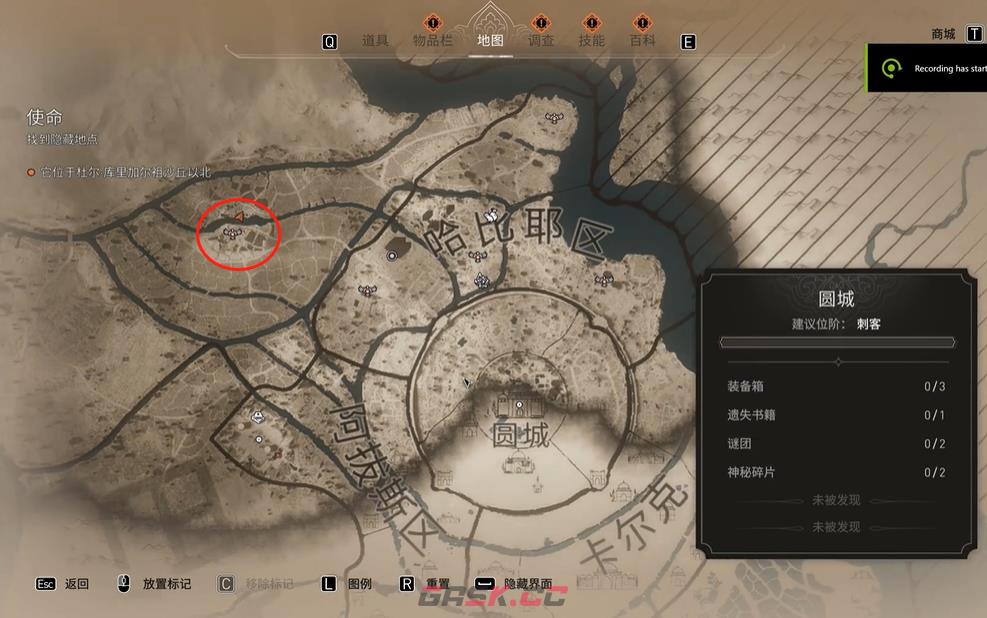Open the 道具 tab
The height and width of the screenshot is (618, 987).
coord(375,41)
